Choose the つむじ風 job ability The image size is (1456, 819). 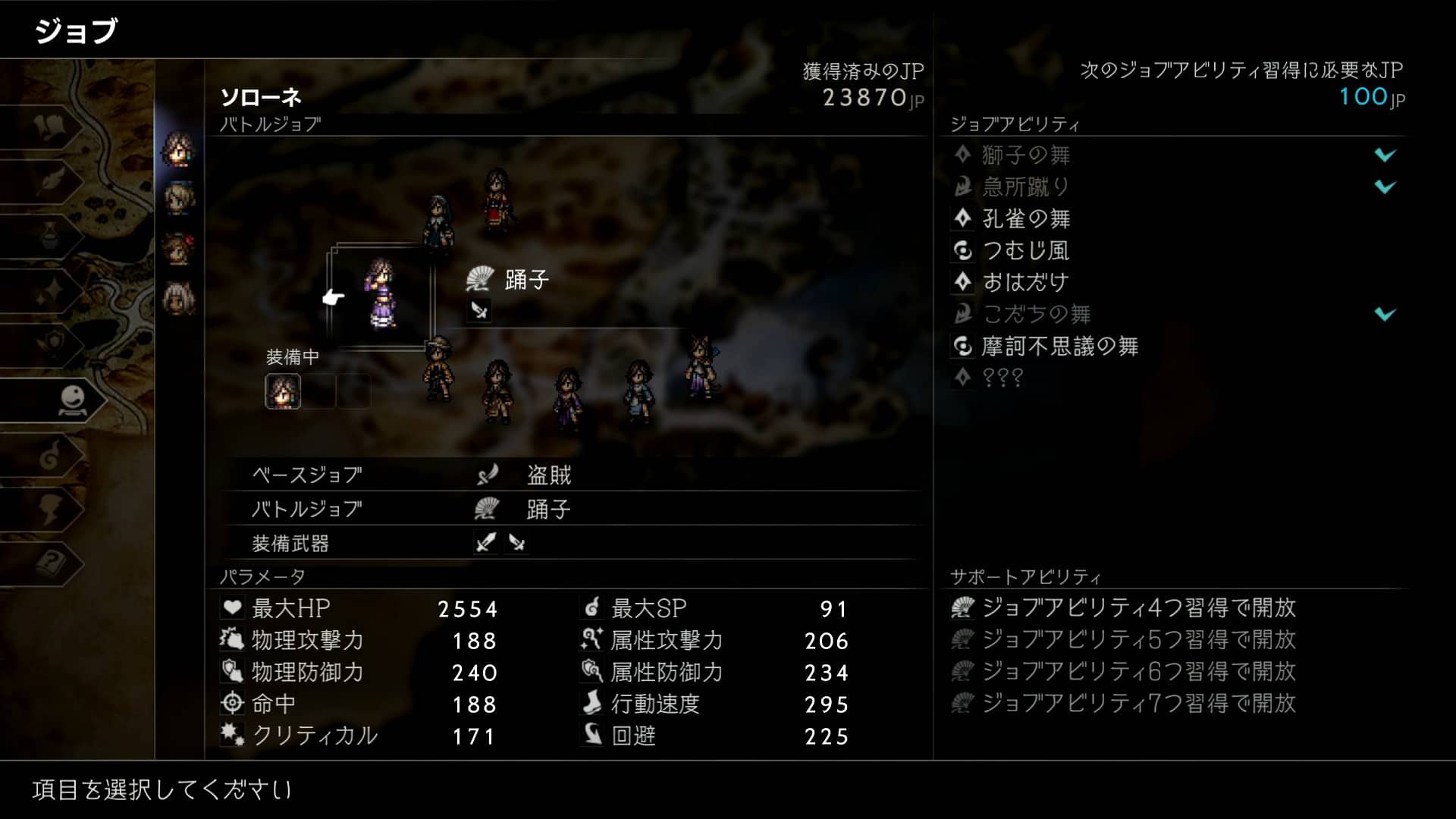pos(1025,251)
